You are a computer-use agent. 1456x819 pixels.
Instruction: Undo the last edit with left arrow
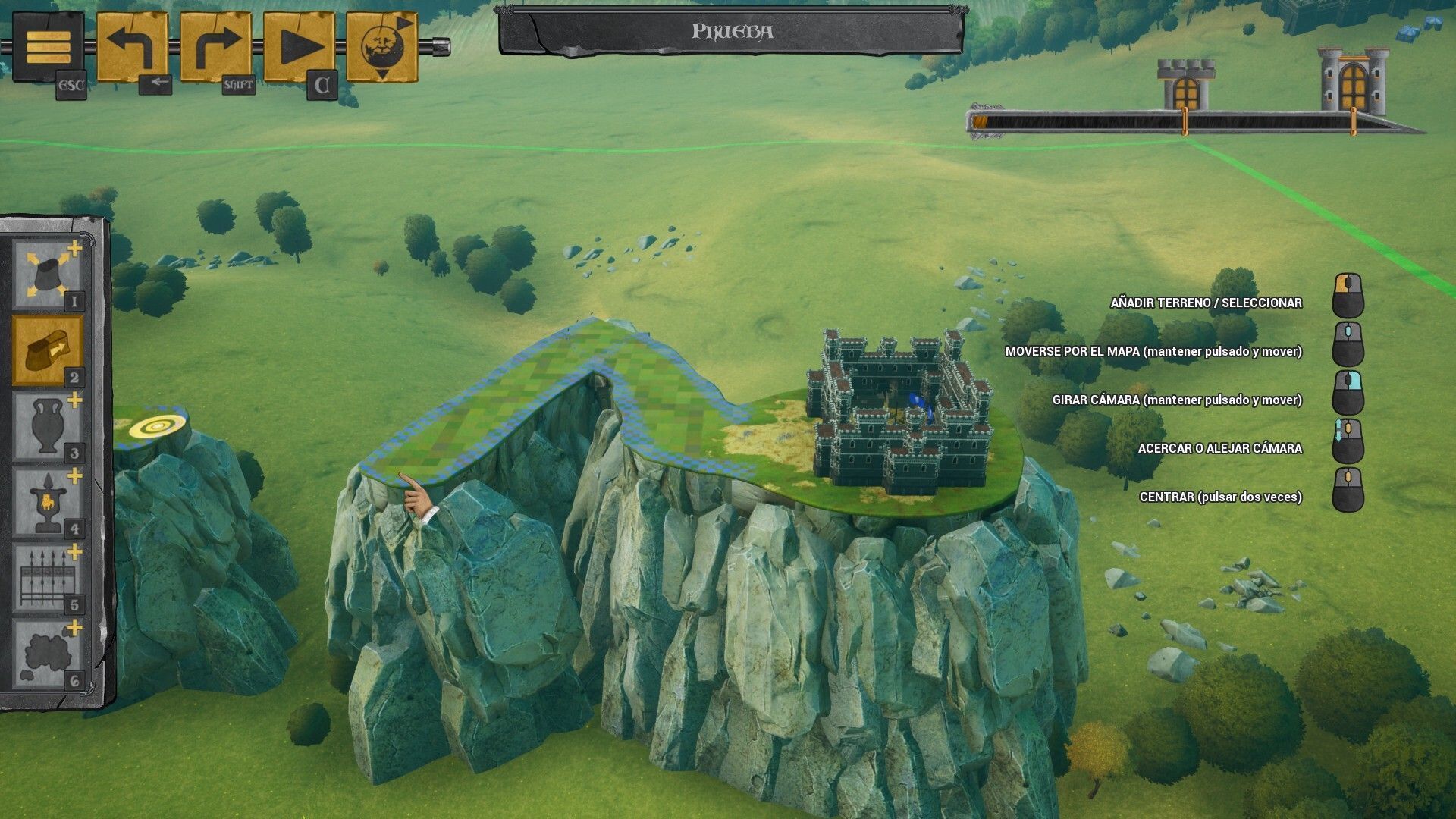tap(132, 48)
